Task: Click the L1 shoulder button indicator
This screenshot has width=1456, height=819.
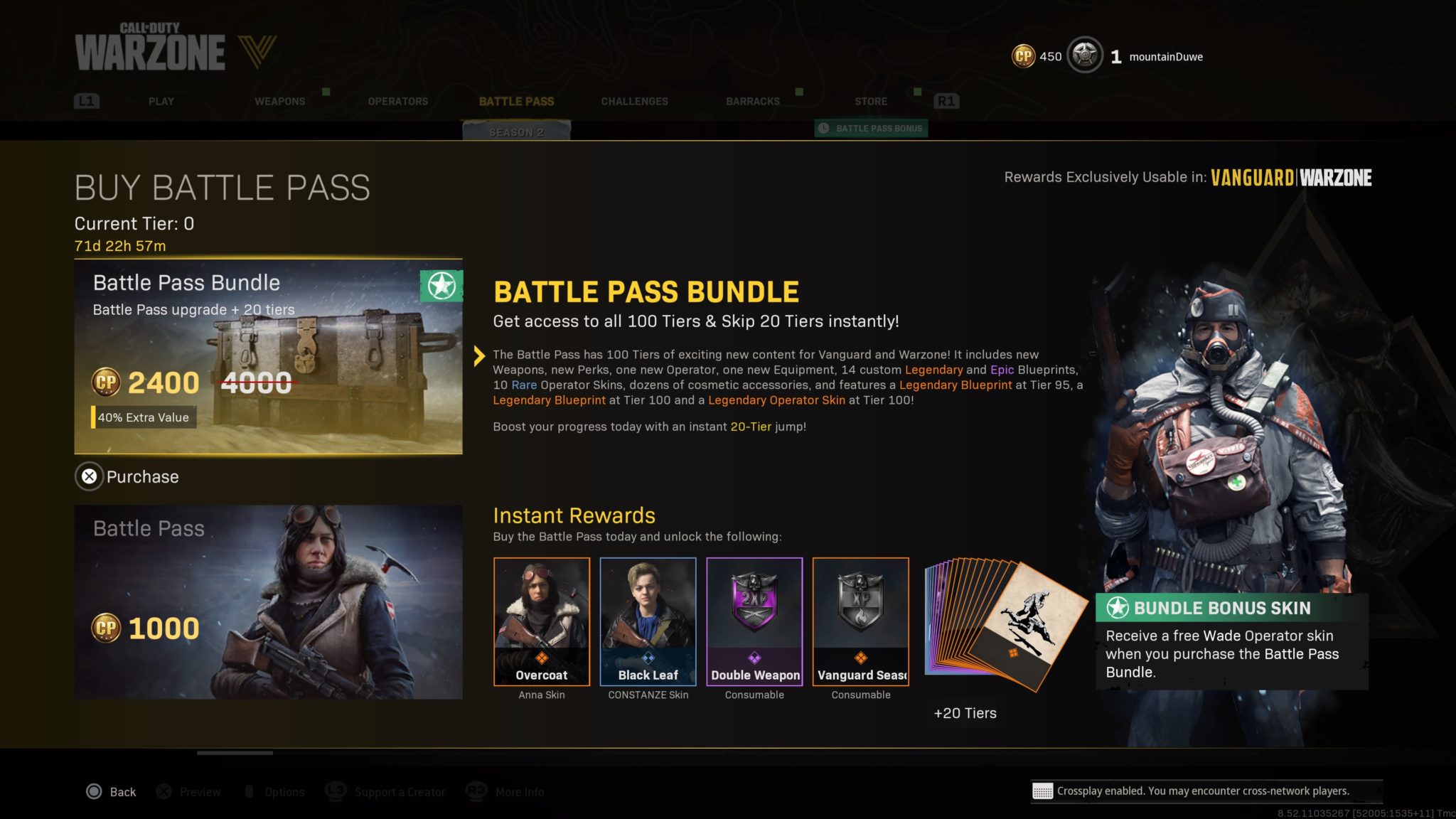Action: (87, 100)
